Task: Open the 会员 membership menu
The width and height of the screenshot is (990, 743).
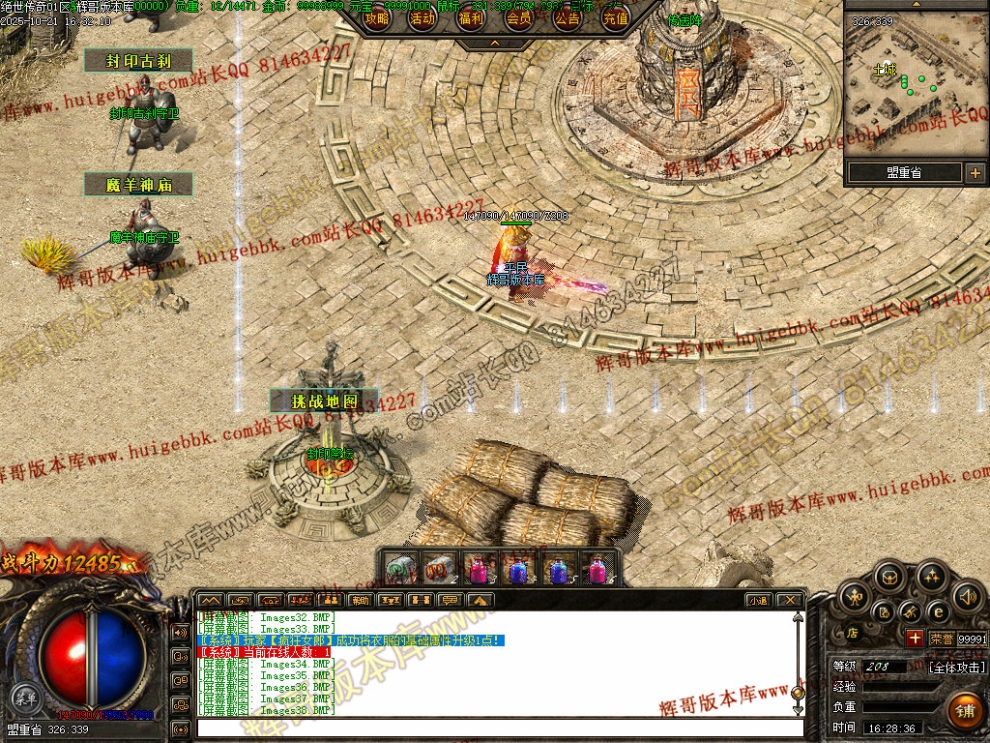Action: click(x=519, y=18)
